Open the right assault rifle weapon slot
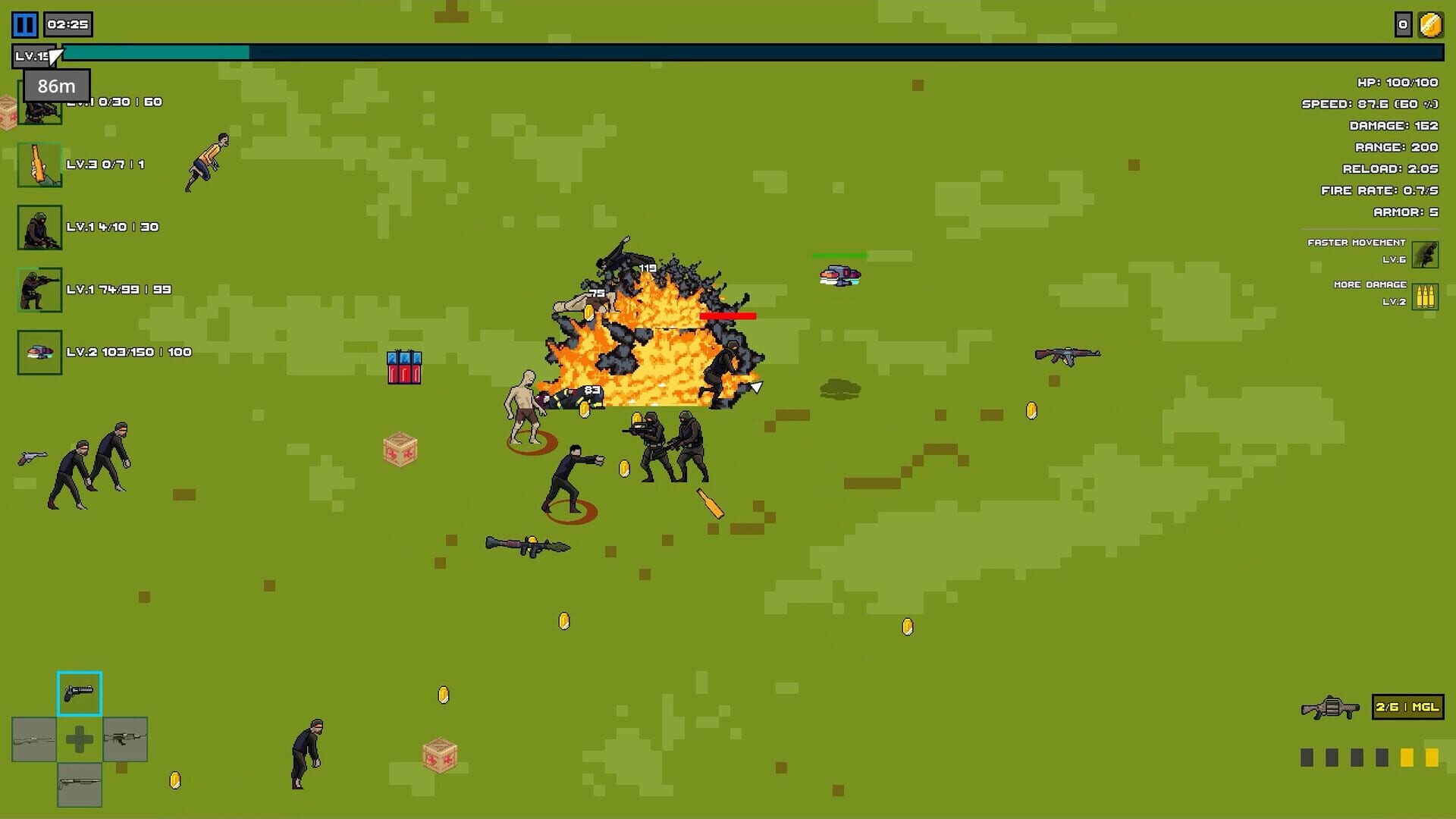This screenshot has height=819, width=1456. coord(124,739)
